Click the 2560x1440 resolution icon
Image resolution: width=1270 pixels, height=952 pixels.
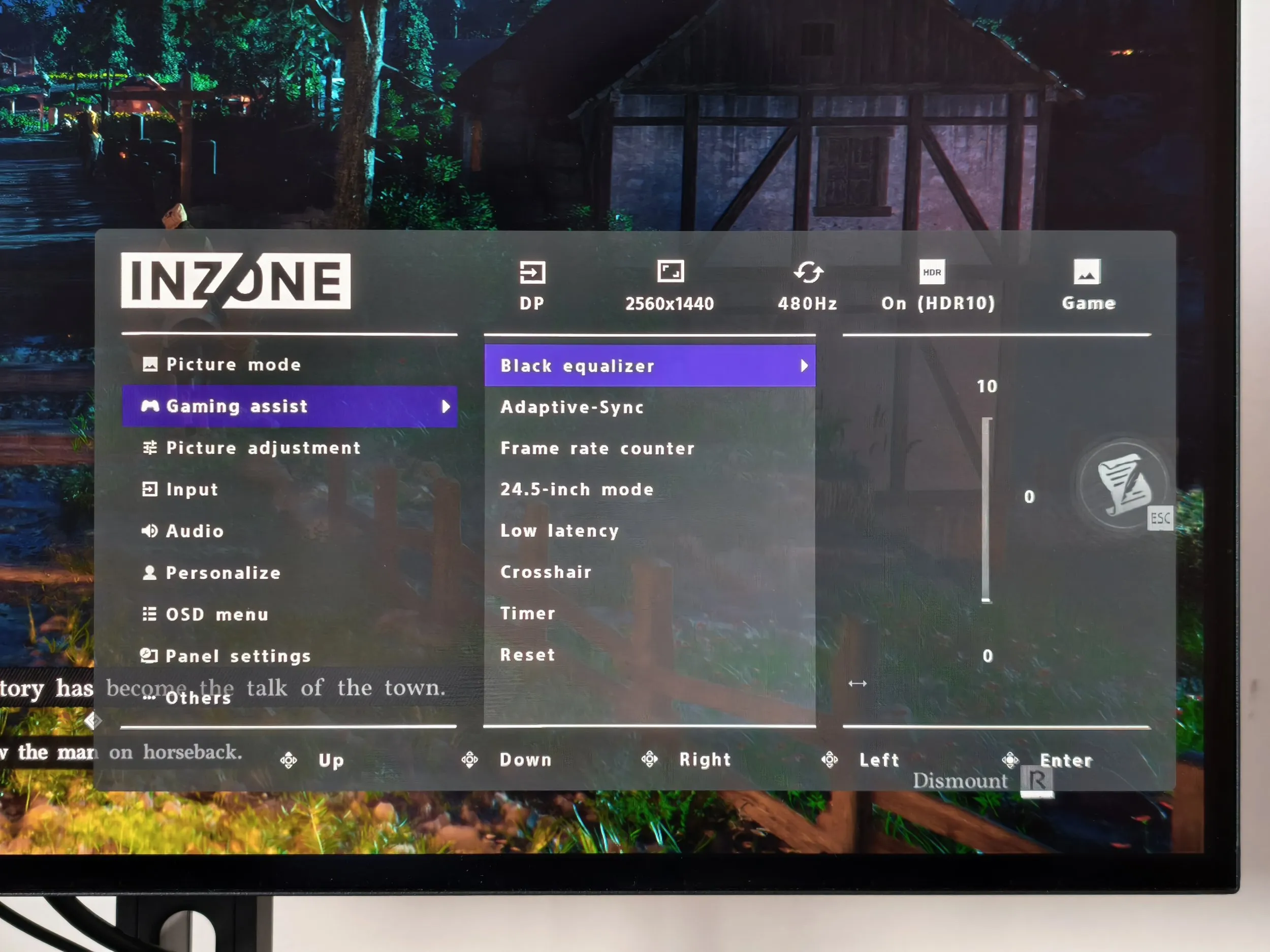pos(671,272)
